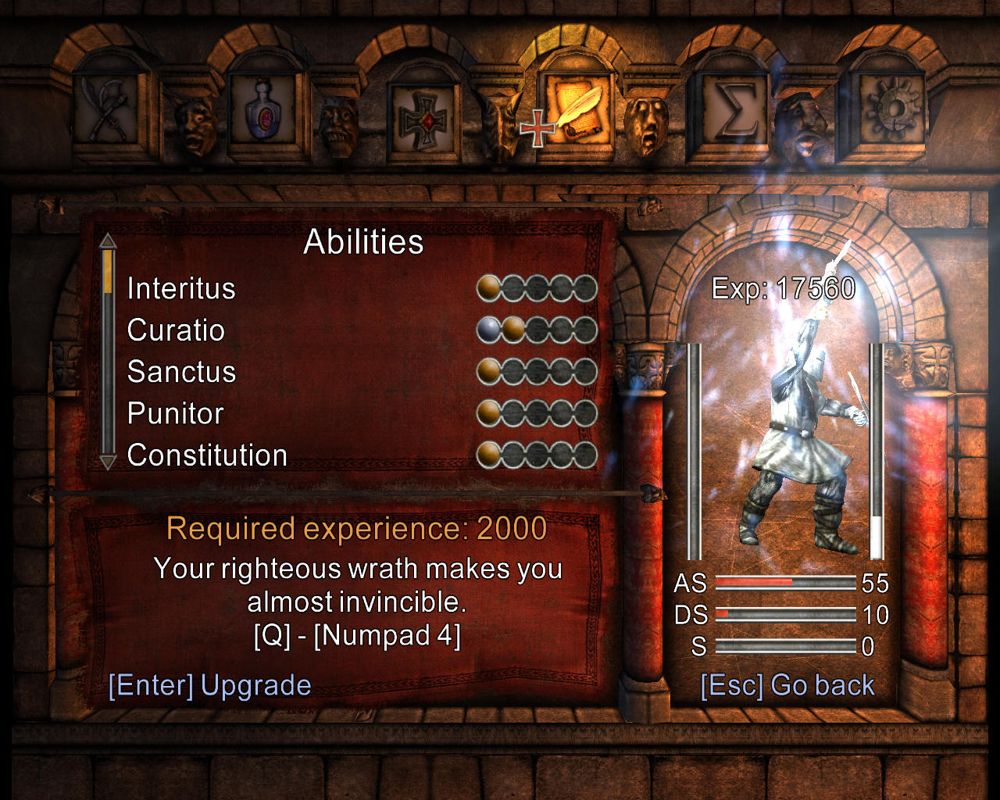Screen dimensions: 1000x800
Task: Select the cross emblem tab
Action: coord(417,118)
